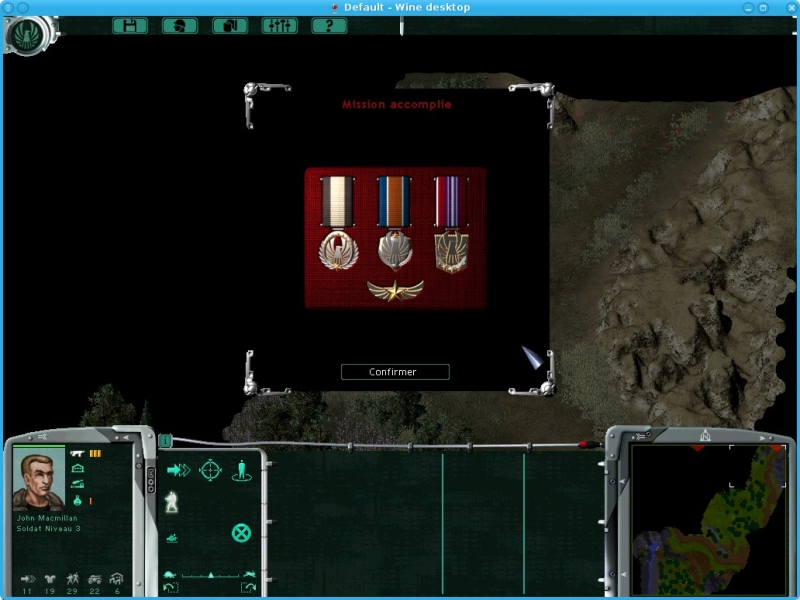This screenshot has width=800, height=600.
Task: Open the info button above the command panel
Action: click(x=165, y=440)
